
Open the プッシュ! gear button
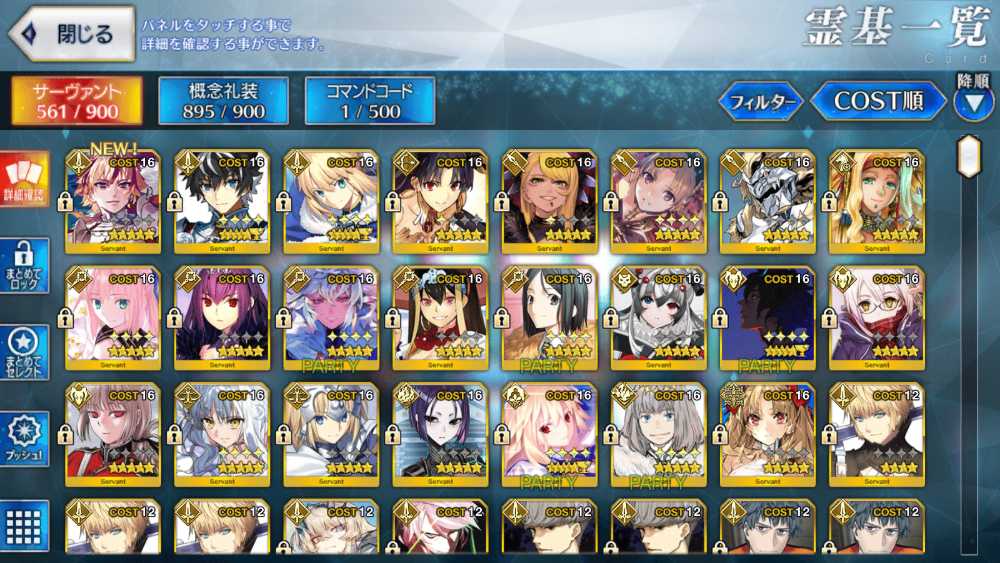tap(24, 439)
